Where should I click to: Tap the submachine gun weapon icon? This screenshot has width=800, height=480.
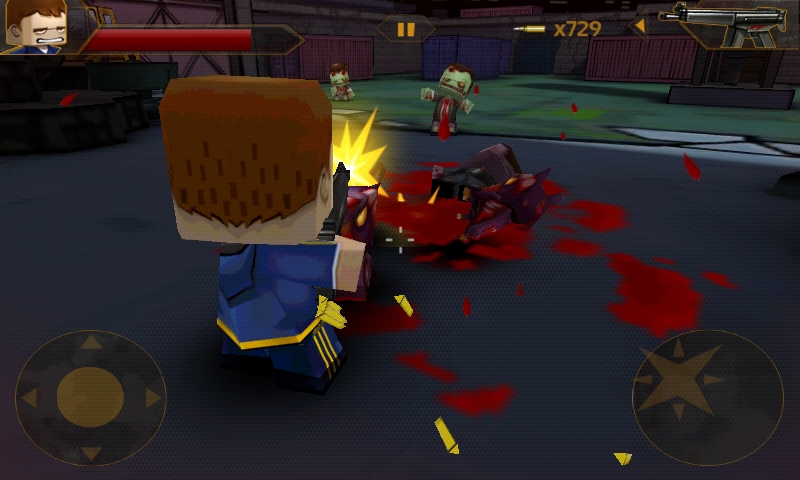[724, 24]
